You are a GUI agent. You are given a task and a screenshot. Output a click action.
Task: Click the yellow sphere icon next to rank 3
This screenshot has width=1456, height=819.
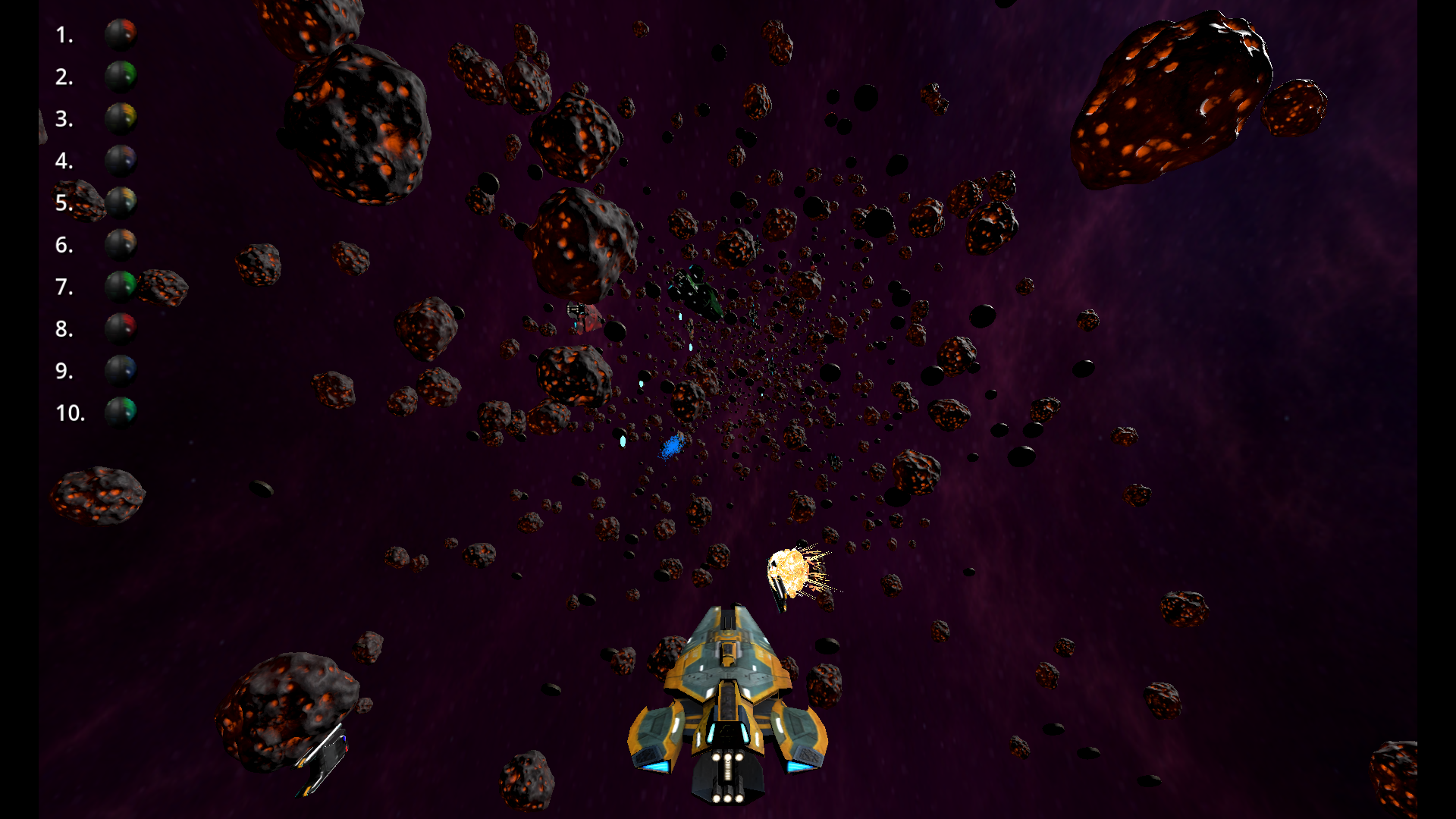[121, 119]
